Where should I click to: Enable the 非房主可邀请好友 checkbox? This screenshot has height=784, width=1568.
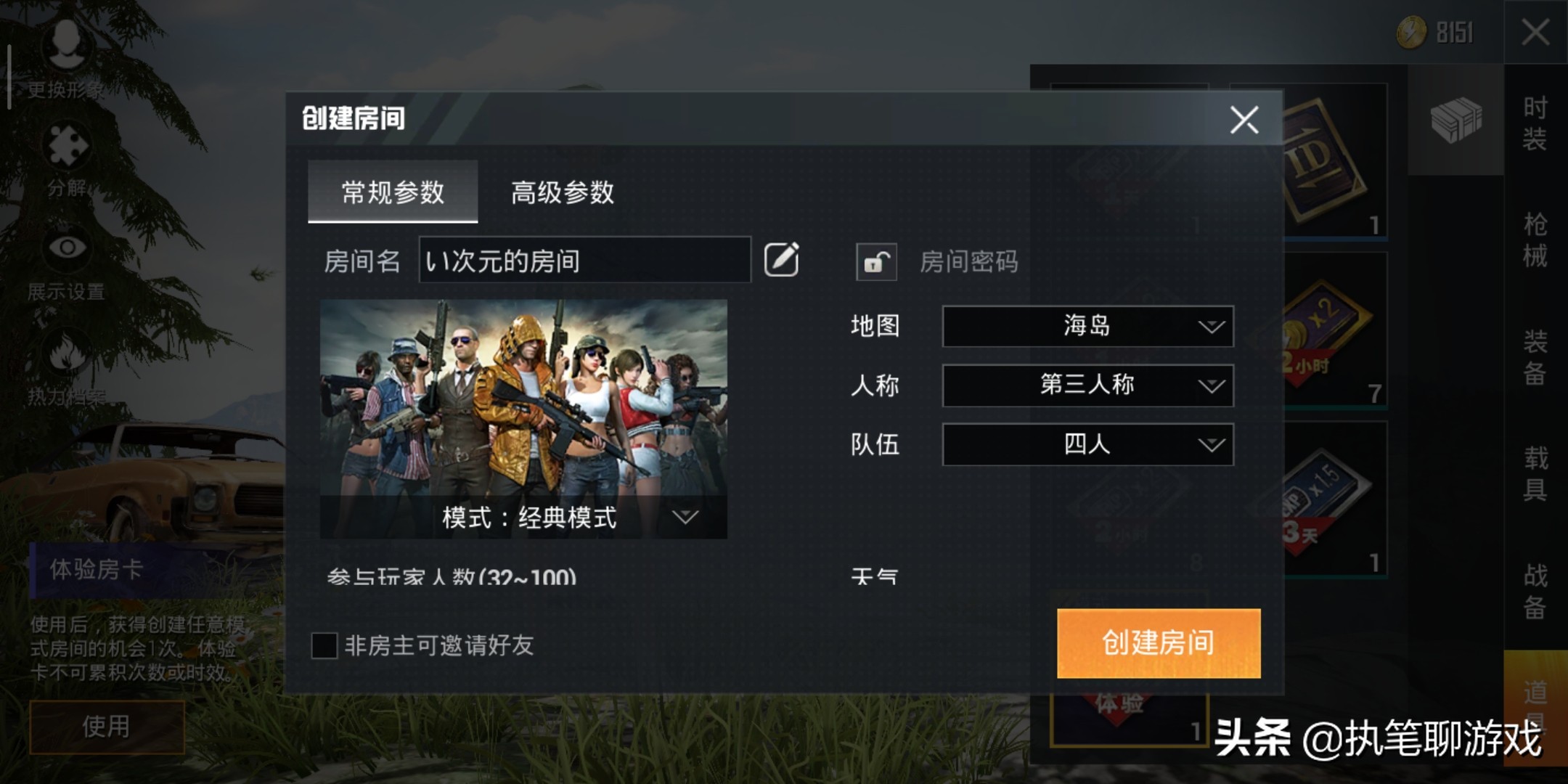point(326,645)
